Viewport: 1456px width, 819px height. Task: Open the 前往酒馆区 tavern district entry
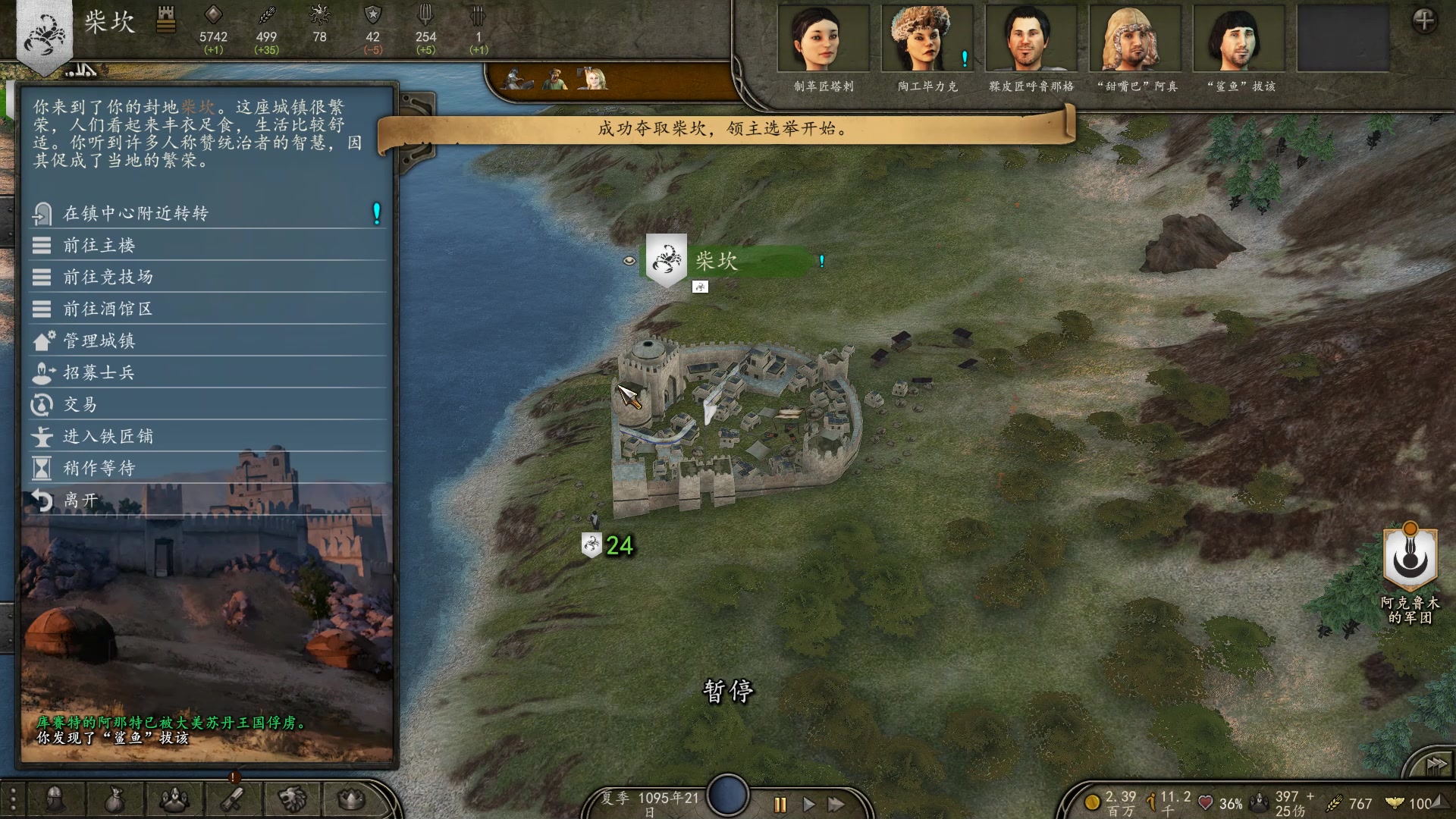point(108,309)
